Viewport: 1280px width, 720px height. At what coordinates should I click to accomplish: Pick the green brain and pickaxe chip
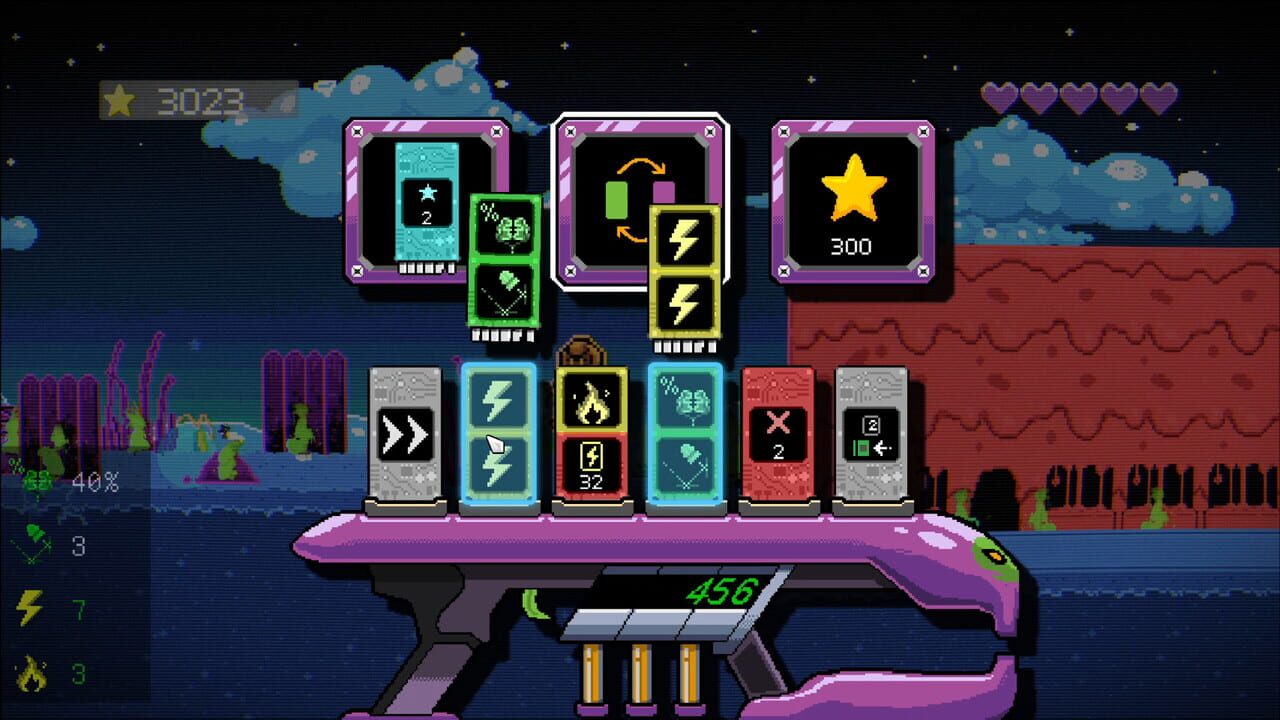pos(503,262)
